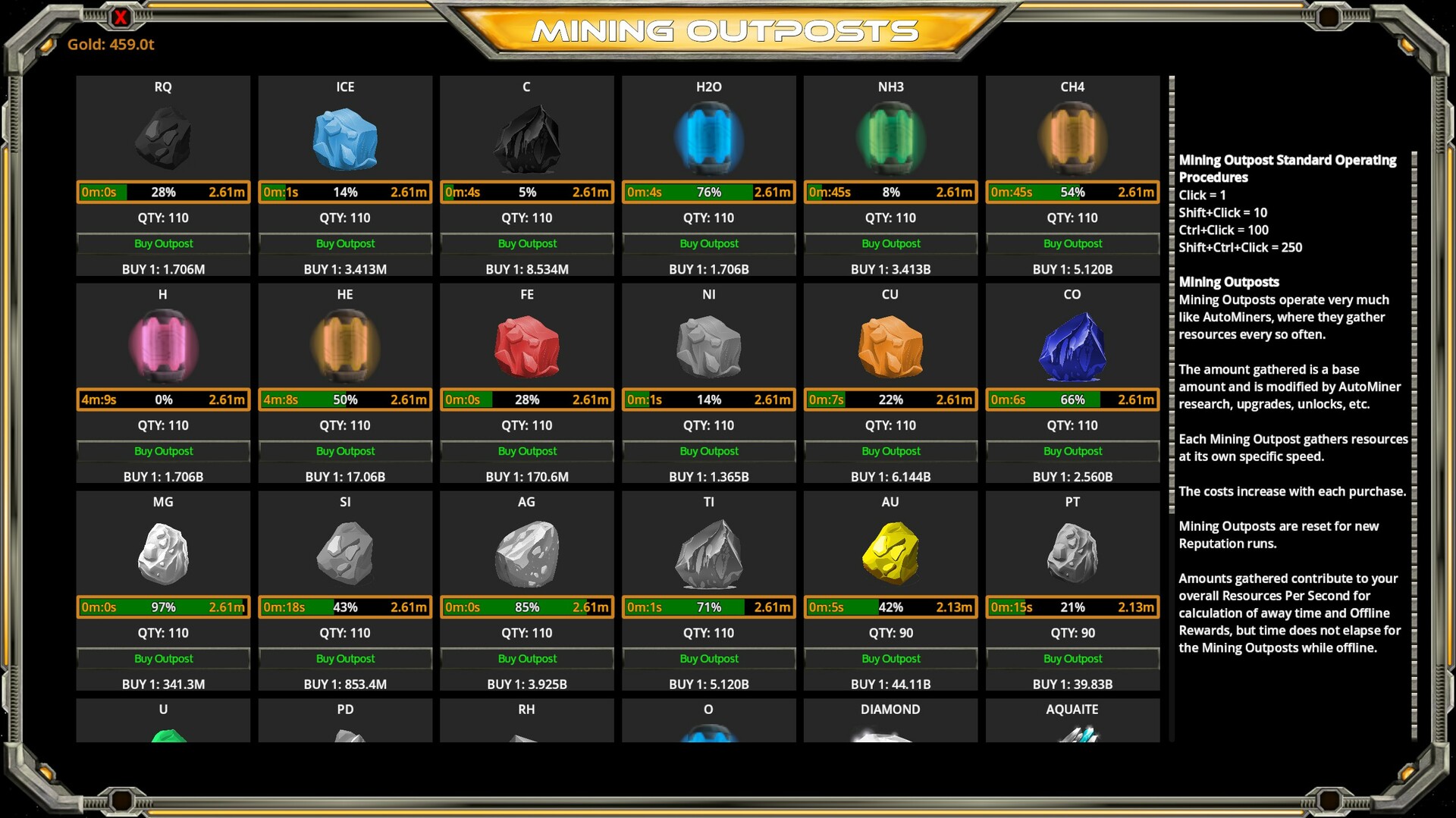Select the ICE ore icon
Image resolution: width=1456 pixels, height=818 pixels.
345,139
